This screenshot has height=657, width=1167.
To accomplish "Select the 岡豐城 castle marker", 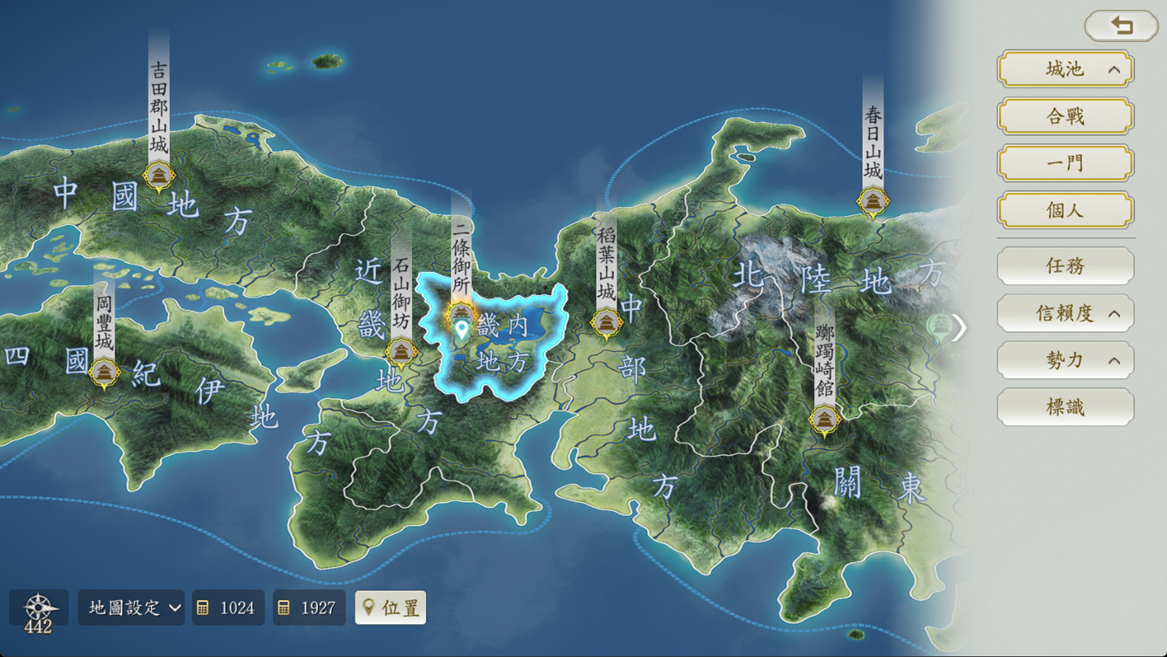I will coord(104,373).
